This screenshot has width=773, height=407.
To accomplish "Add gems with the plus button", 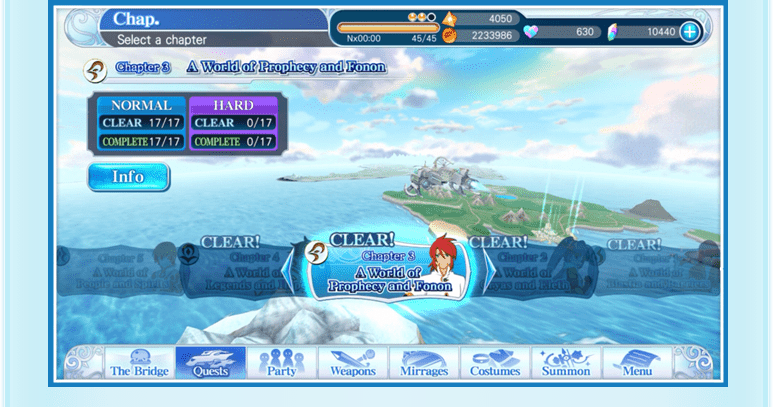I will coord(690,32).
